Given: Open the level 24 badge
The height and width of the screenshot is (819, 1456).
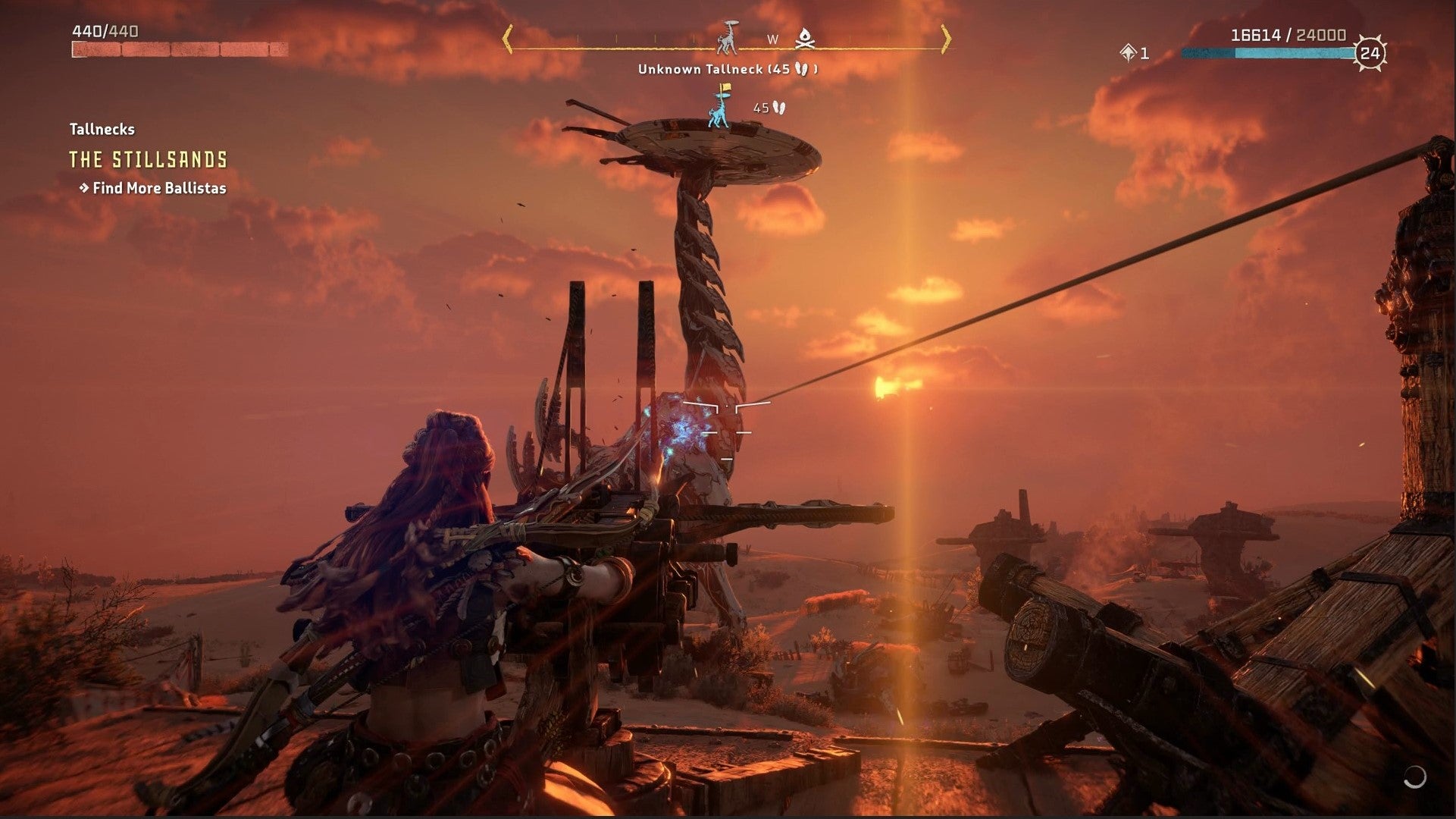Looking at the screenshot, I should tap(1370, 53).
